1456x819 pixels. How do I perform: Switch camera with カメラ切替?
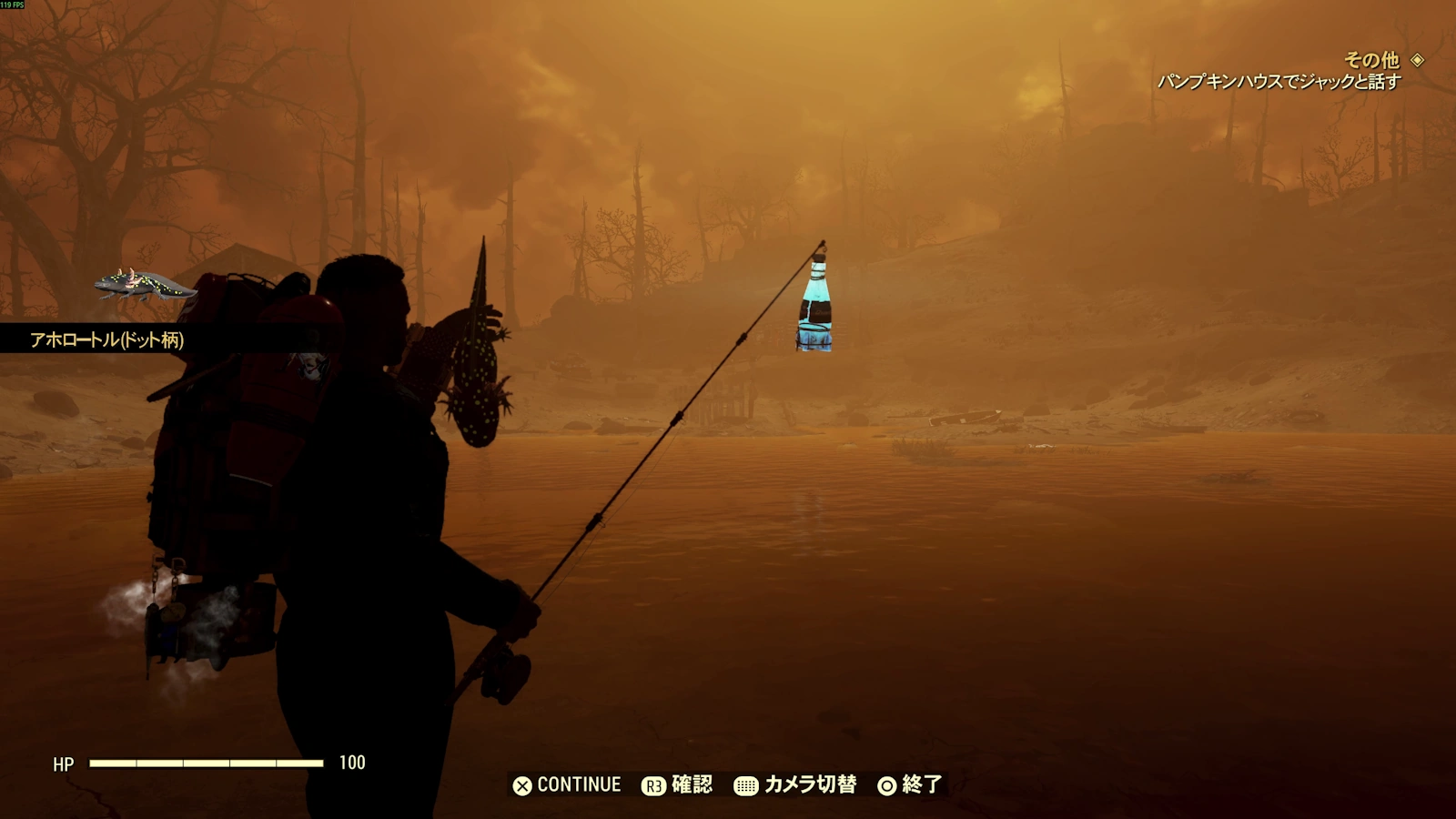pyautogui.click(x=796, y=784)
